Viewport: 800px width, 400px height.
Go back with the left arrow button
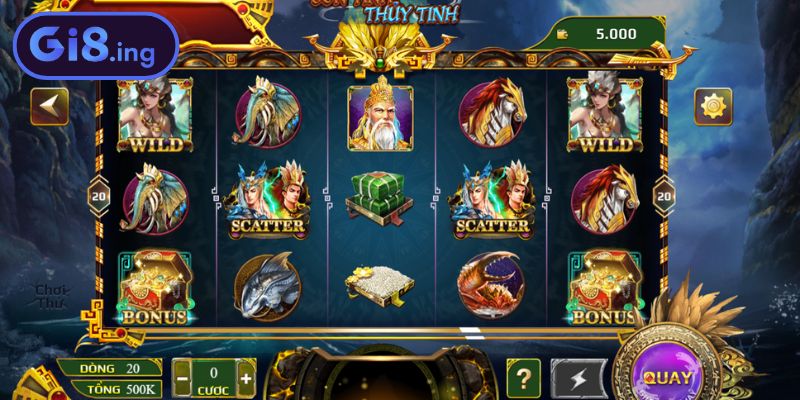click(49, 106)
